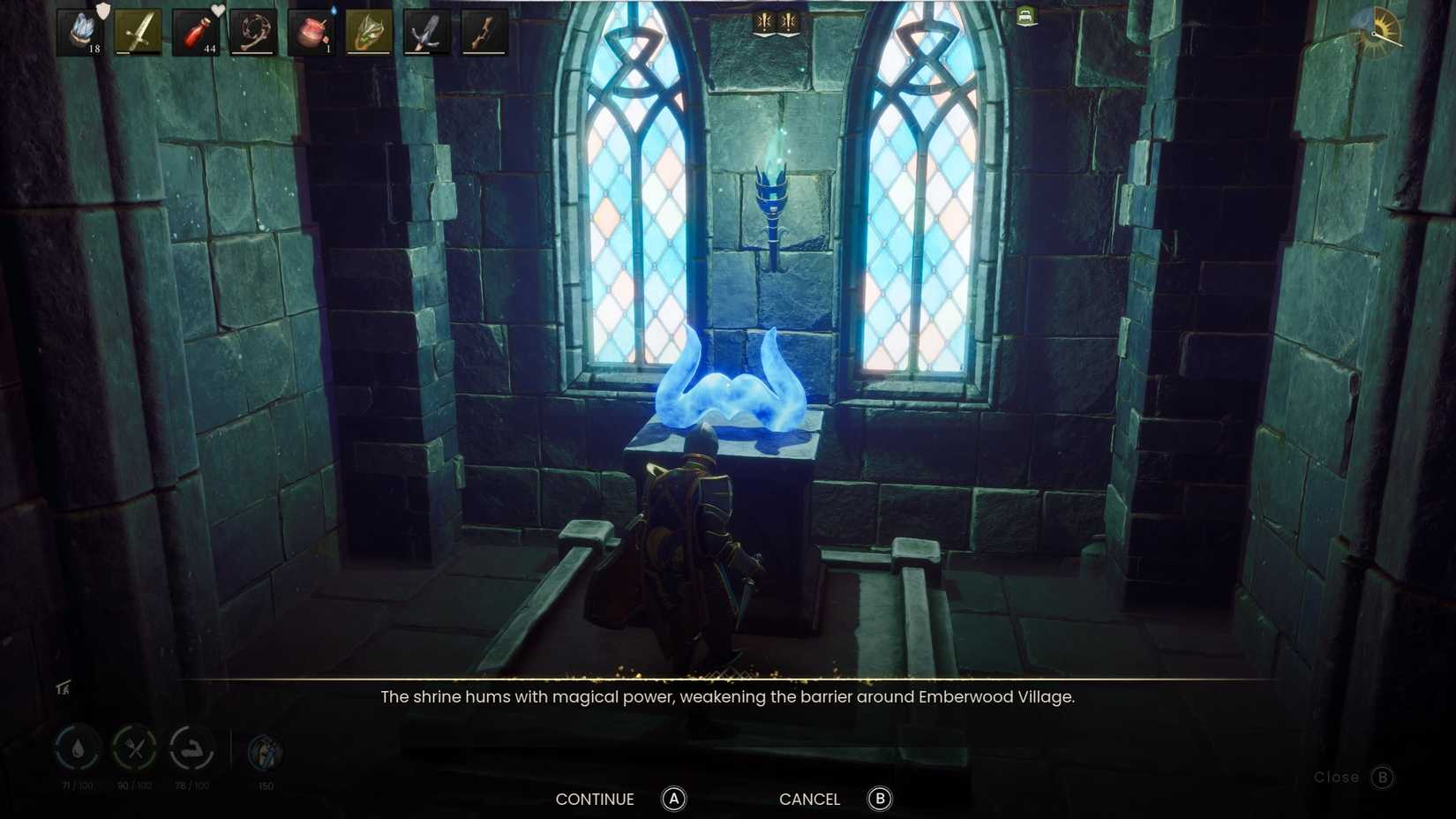Click Close in the bottom right corner

tap(1335, 778)
